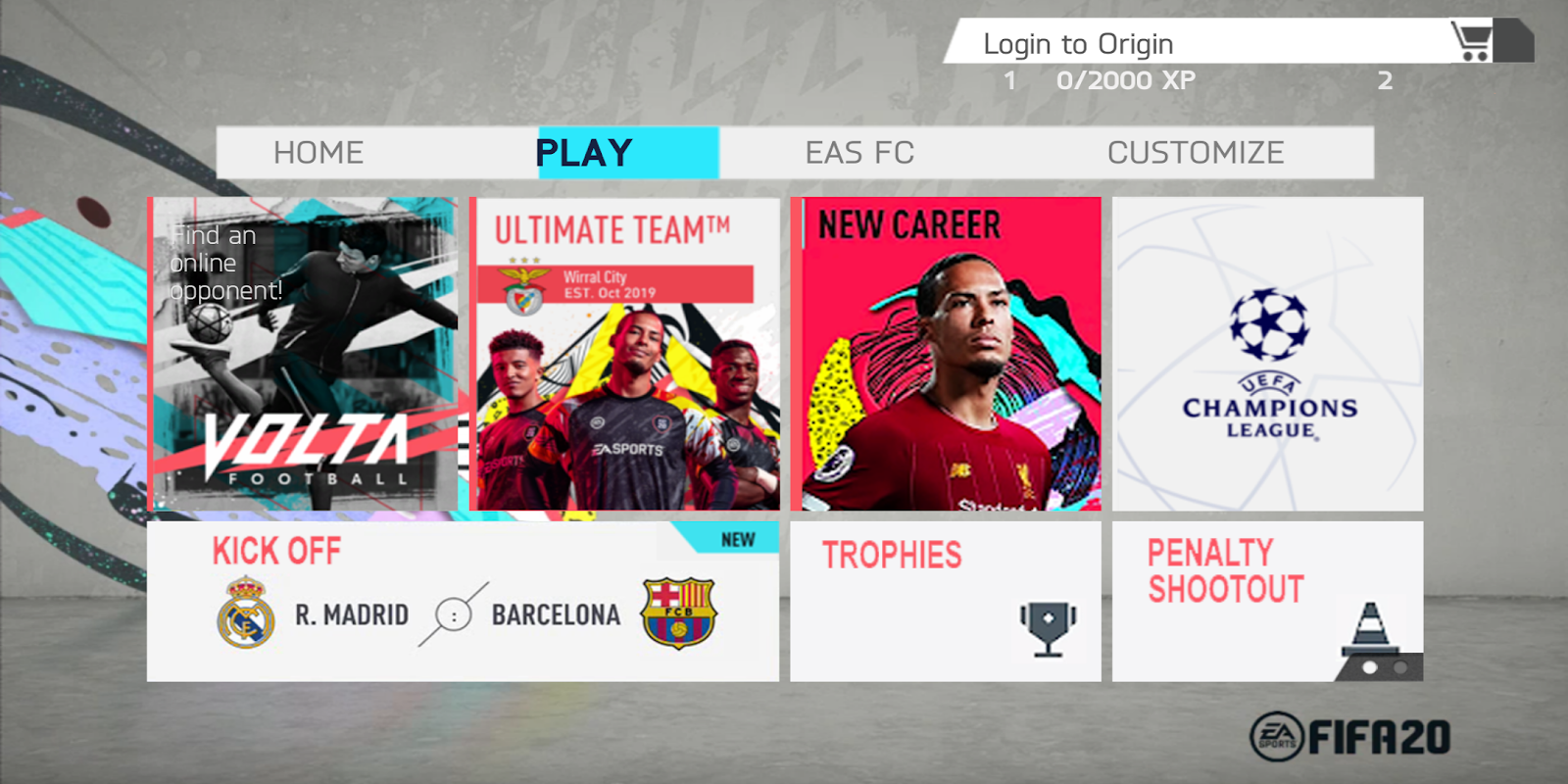Screen dimensions: 1568x784
Task: Switch to the CUSTOMIZE tab
Action: pyautogui.click(x=1195, y=152)
